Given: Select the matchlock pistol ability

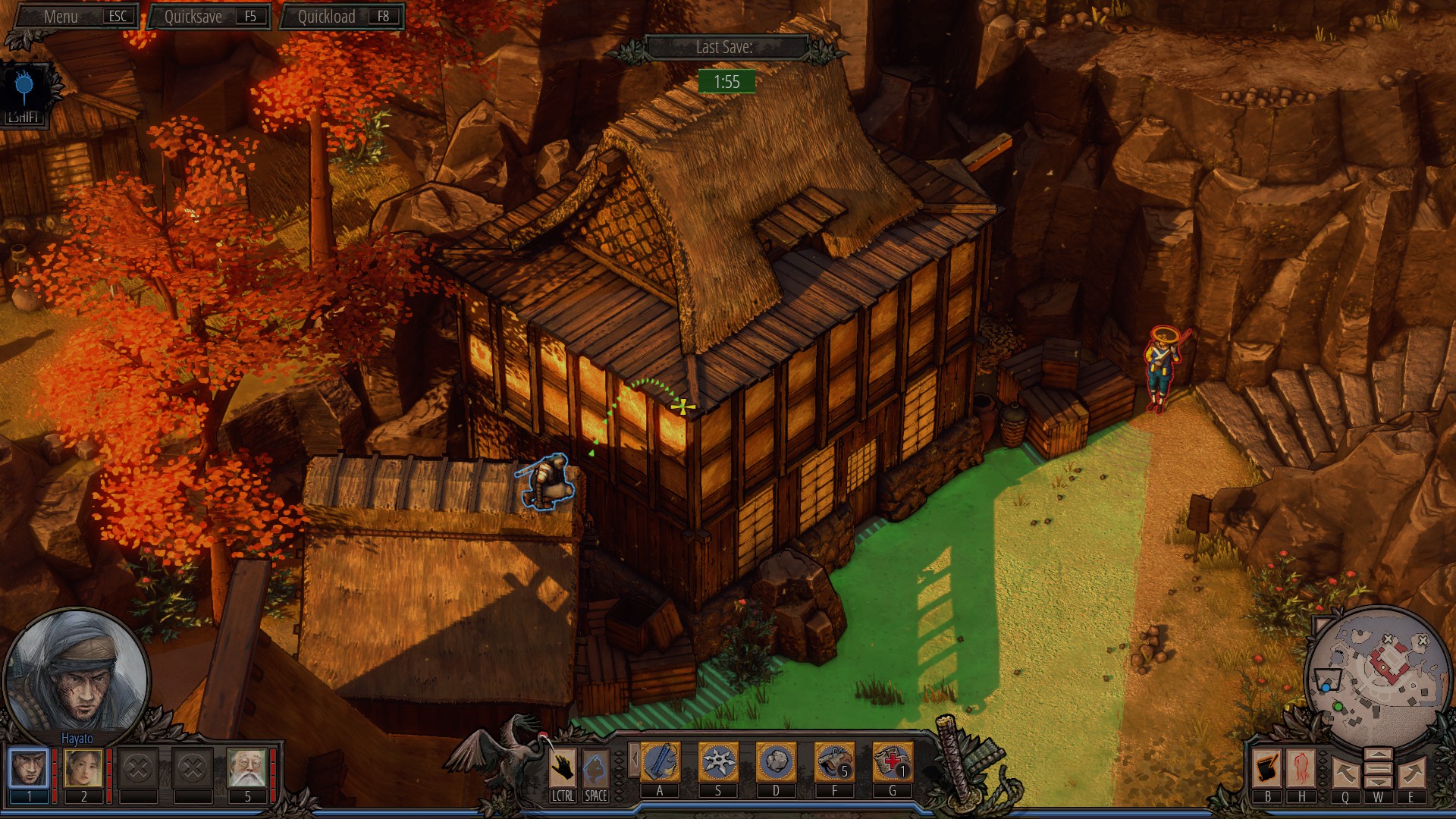Looking at the screenshot, I should 834,762.
